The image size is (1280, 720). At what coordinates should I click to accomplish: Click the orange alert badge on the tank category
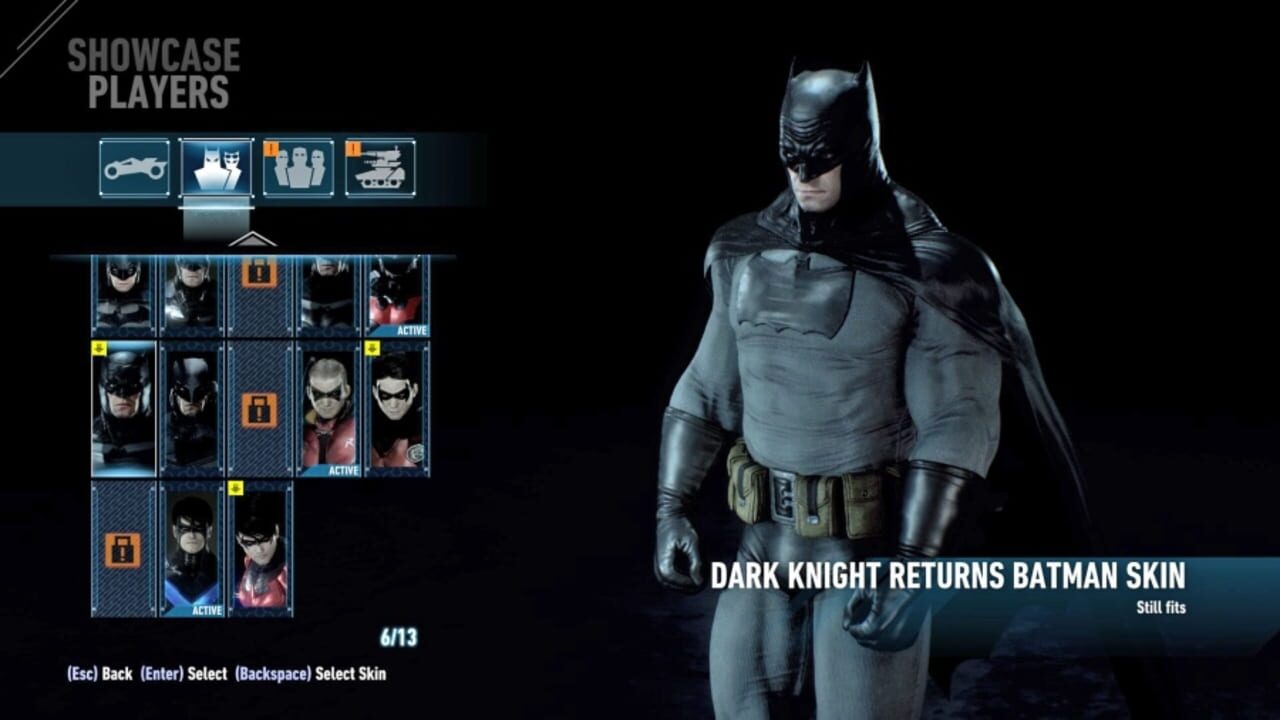click(x=353, y=149)
